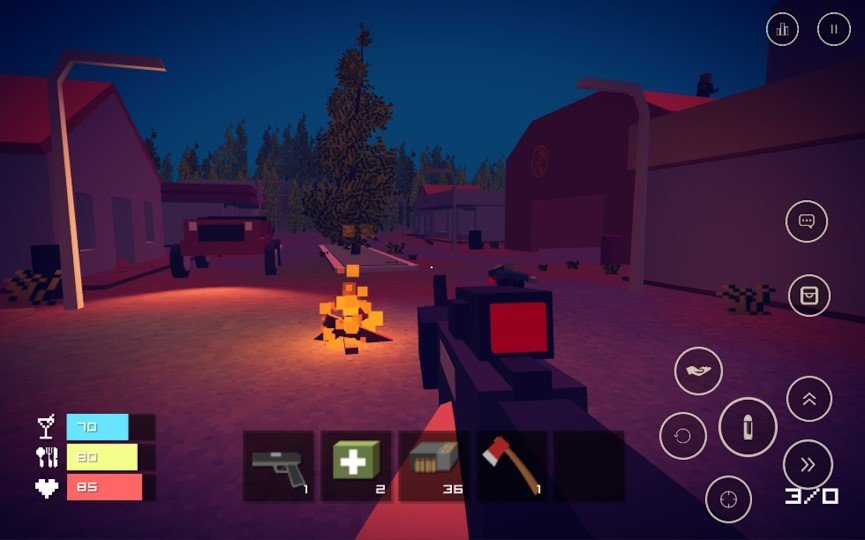Open the inventory bag button
The width and height of the screenshot is (865, 540).
point(809,295)
